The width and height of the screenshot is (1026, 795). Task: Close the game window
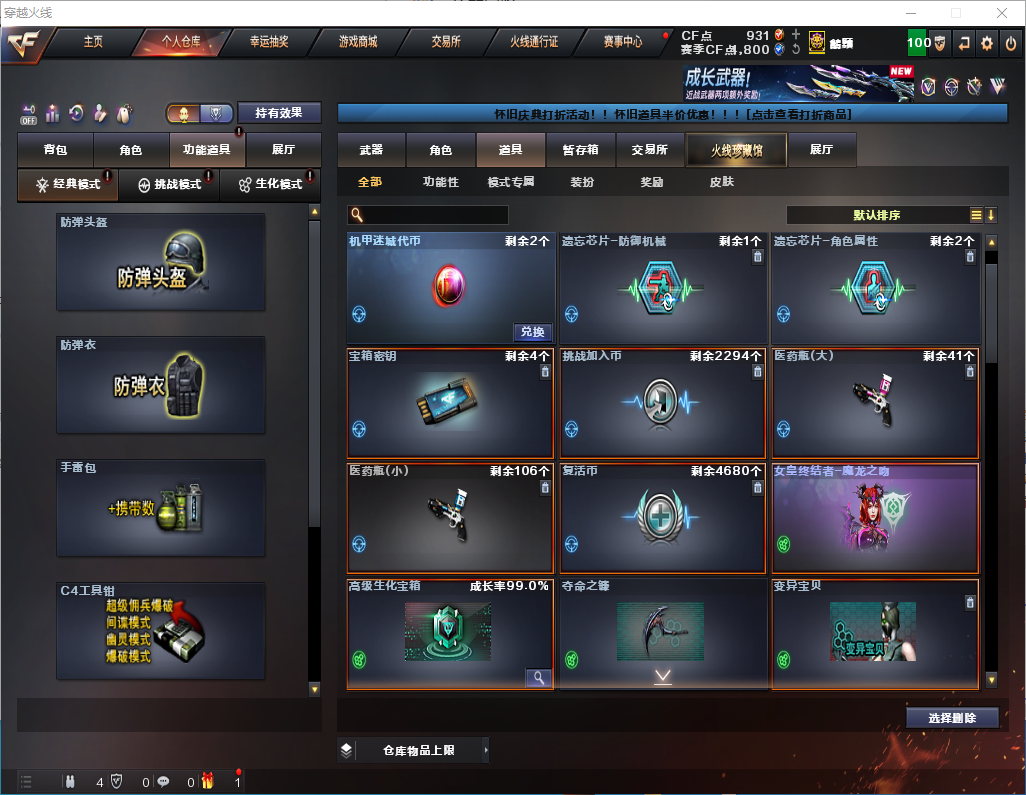click(1001, 13)
